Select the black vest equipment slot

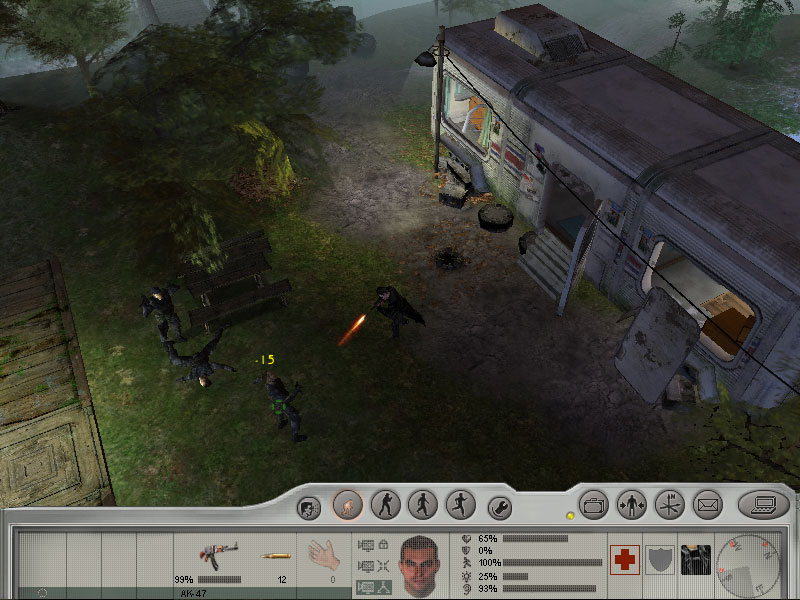(x=695, y=560)
